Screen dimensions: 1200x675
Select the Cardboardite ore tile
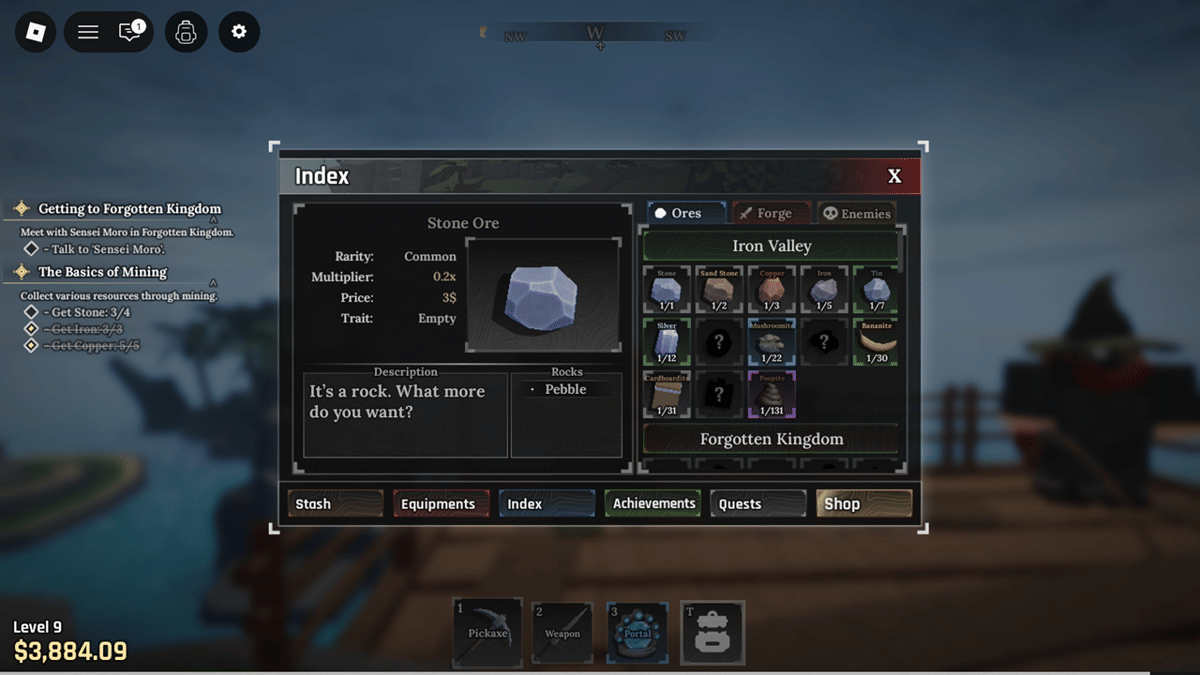[667, 394]
